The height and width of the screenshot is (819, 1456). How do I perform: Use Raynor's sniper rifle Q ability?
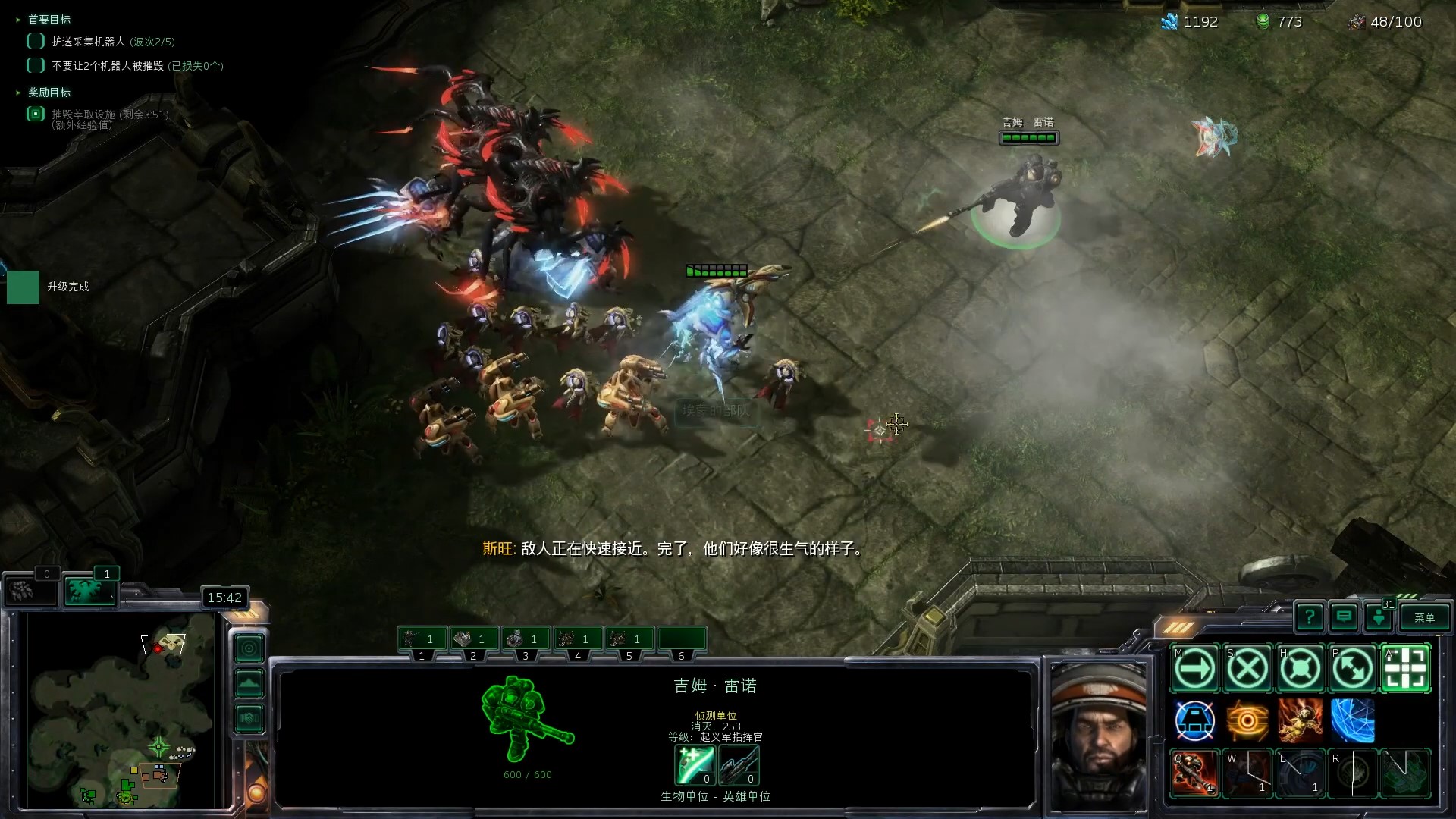tap(1195, 773)
